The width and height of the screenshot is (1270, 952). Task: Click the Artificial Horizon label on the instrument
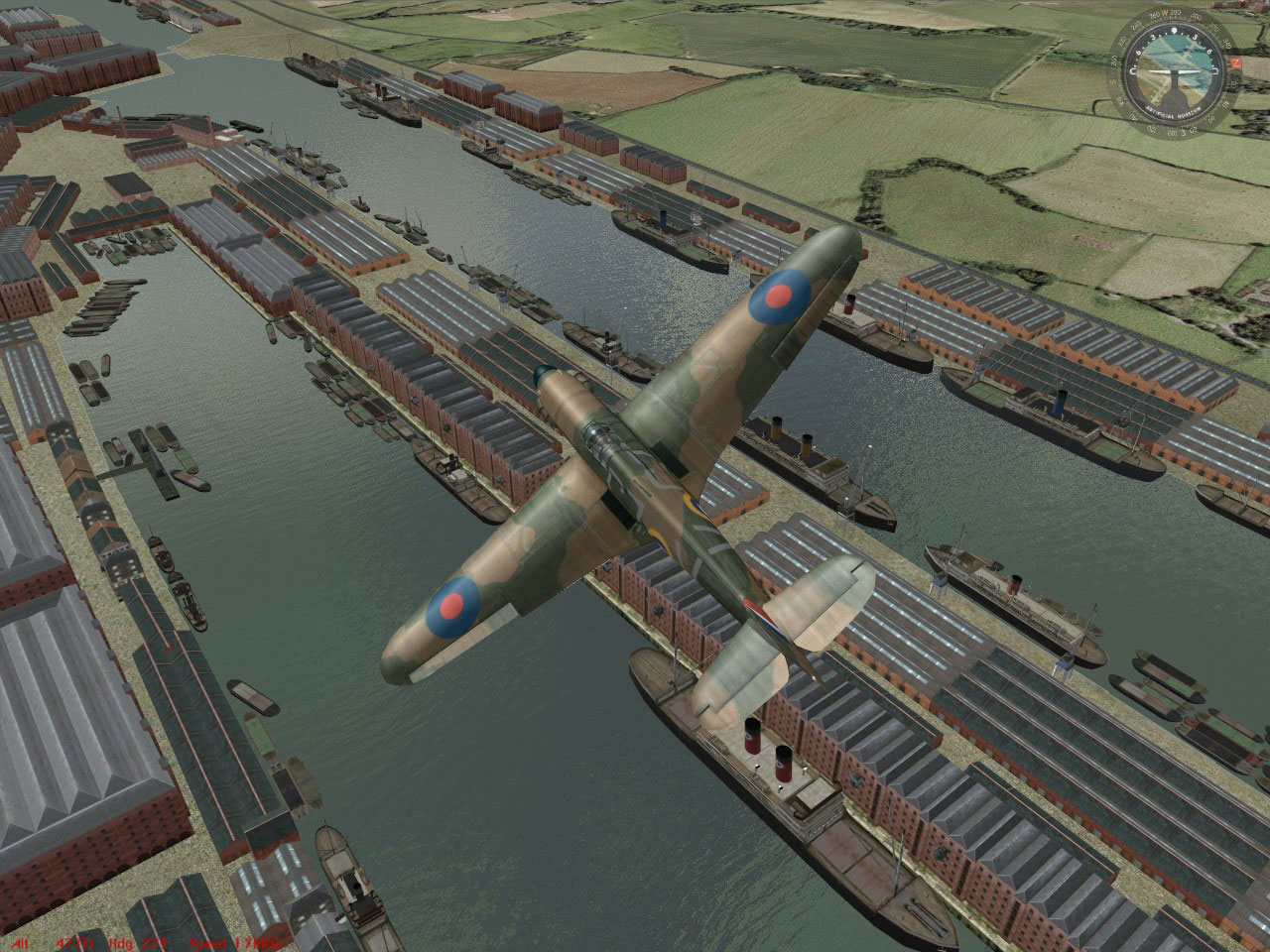point(1173,111)
